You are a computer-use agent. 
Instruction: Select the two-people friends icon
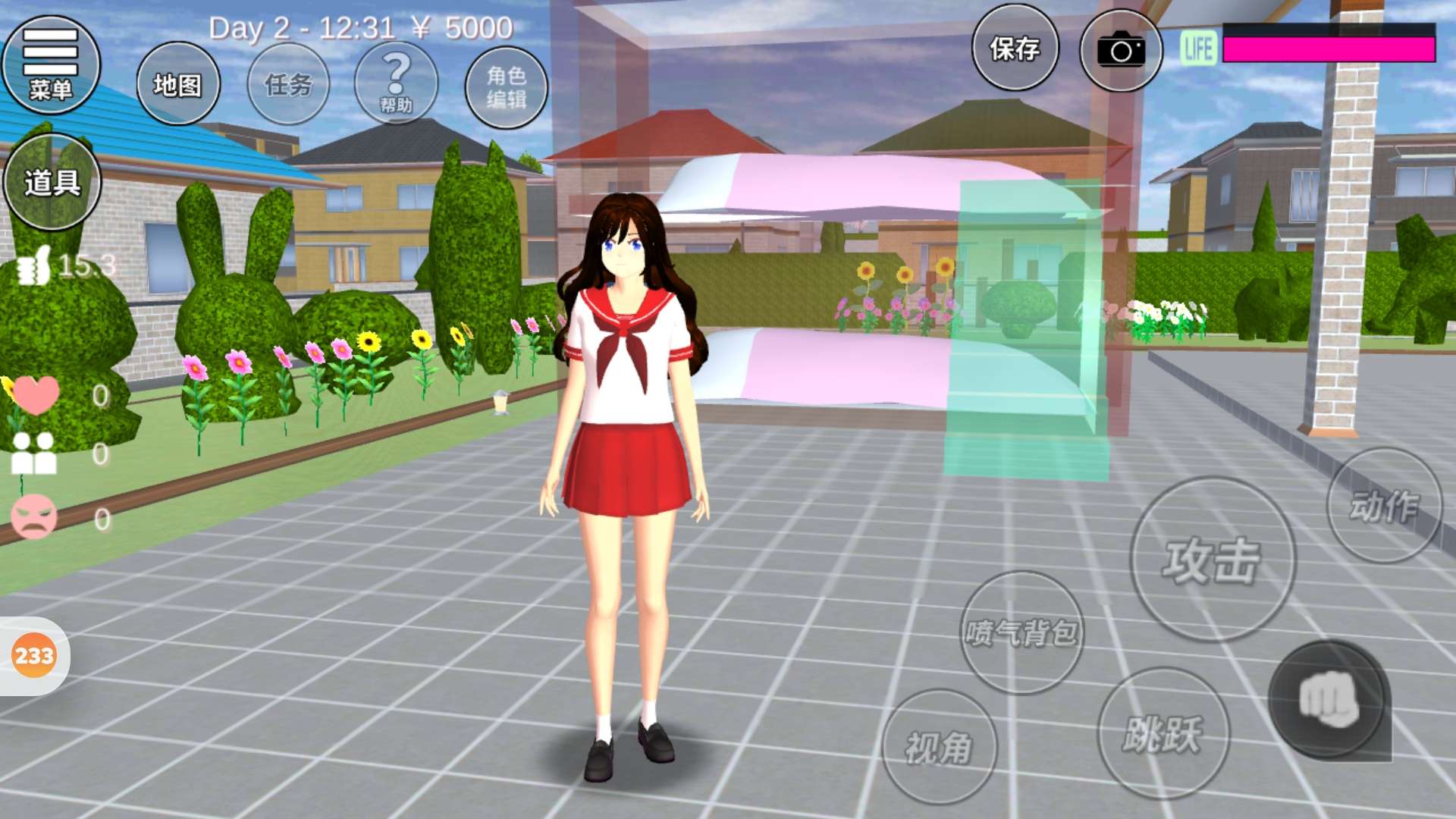click(34, 453)
